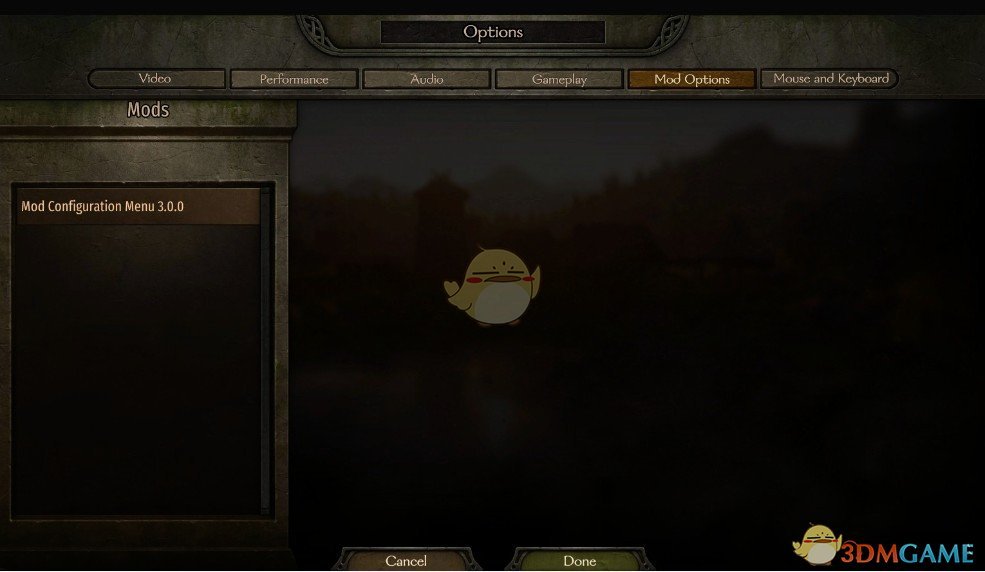Cancel the options changes

click(405, 561)
